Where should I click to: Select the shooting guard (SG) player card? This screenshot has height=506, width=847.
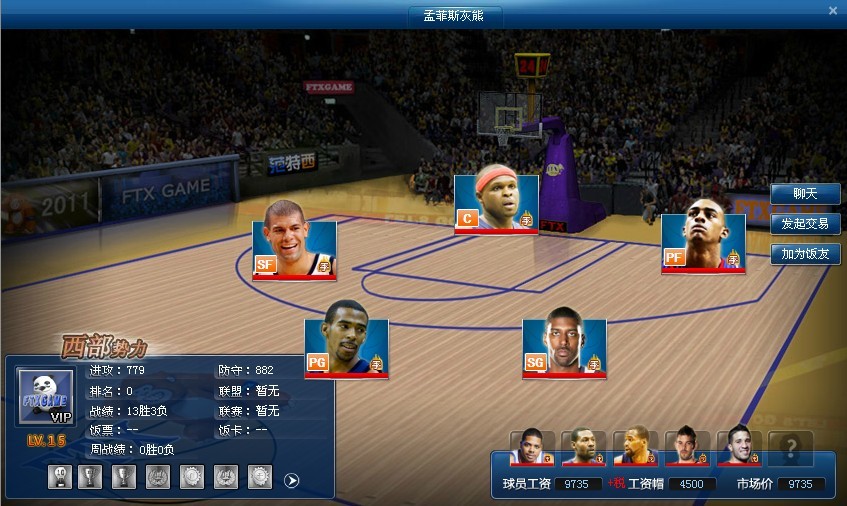tap(564, 348)
